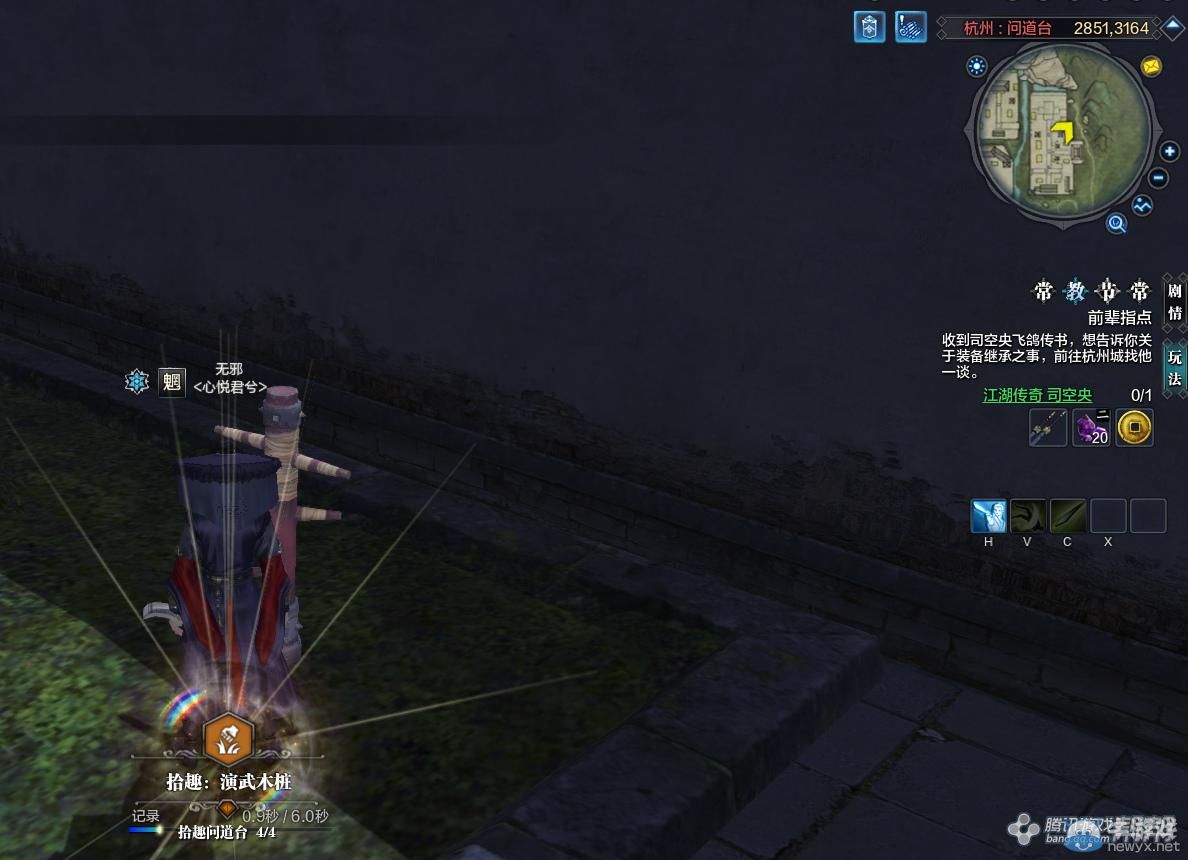This screenshot has width=1188, height=860.
Task: Inspect the purple crystal reward icon
Action: tap(1091, 428)
